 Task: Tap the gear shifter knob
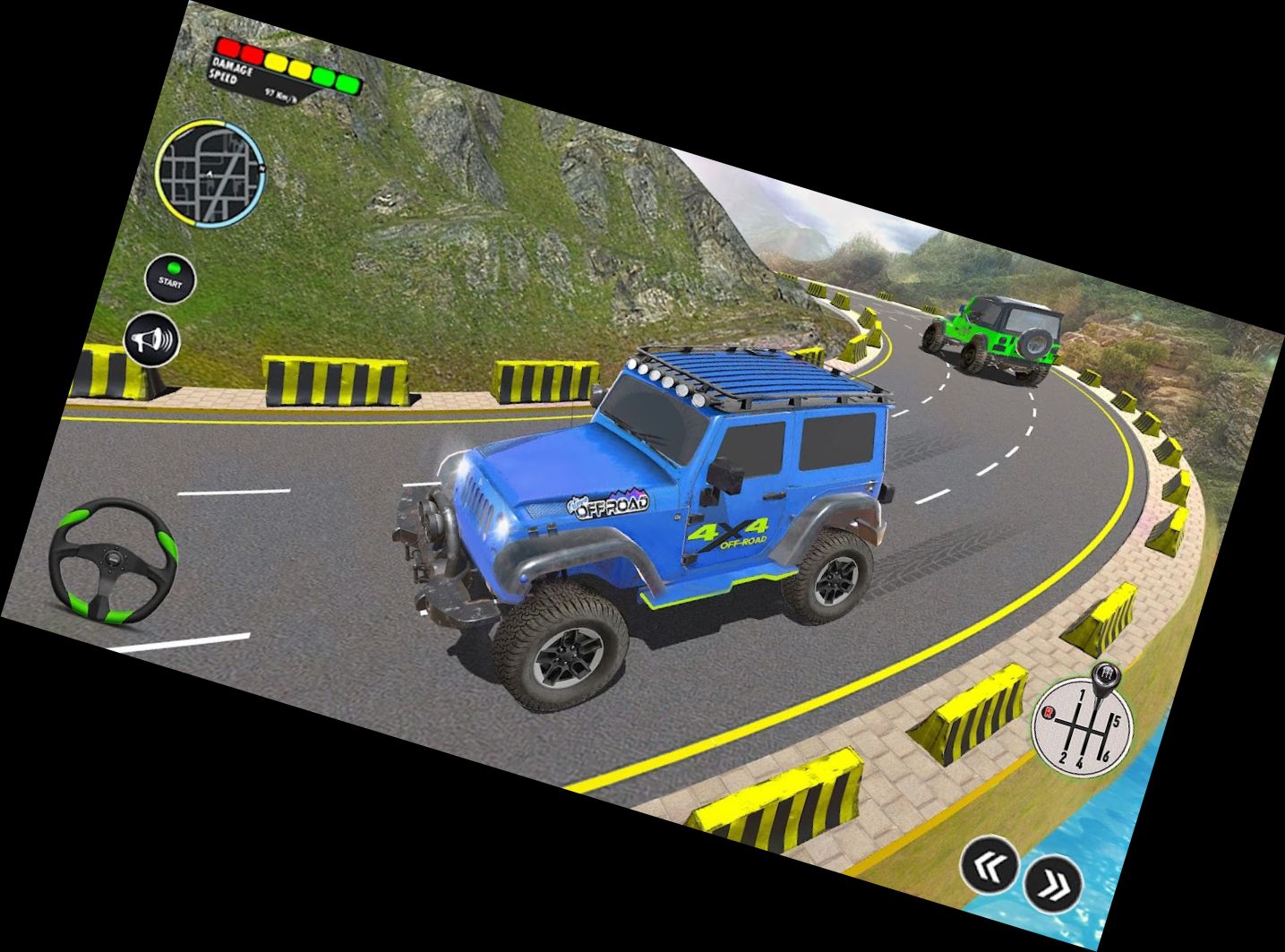(x=1106, y=675)
